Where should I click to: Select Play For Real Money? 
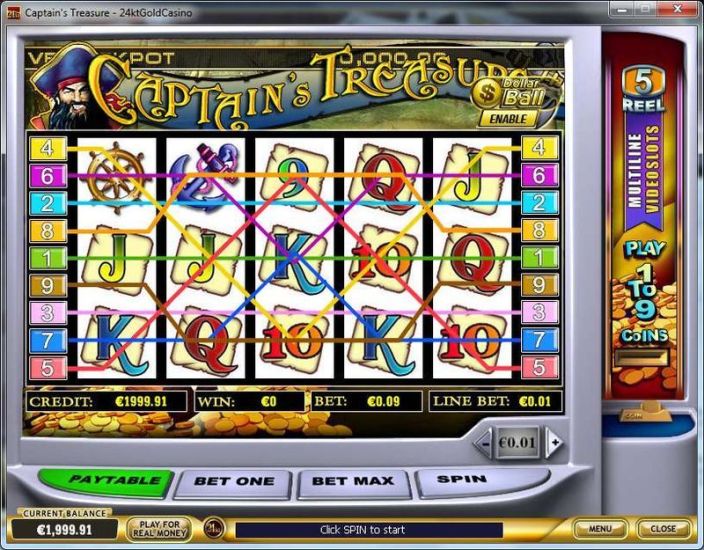(x=160, y=528)
